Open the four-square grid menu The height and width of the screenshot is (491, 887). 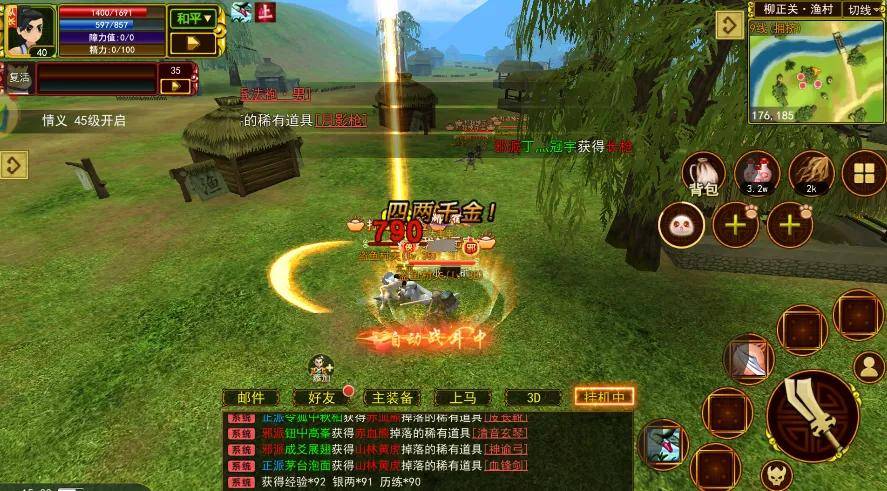863,173
